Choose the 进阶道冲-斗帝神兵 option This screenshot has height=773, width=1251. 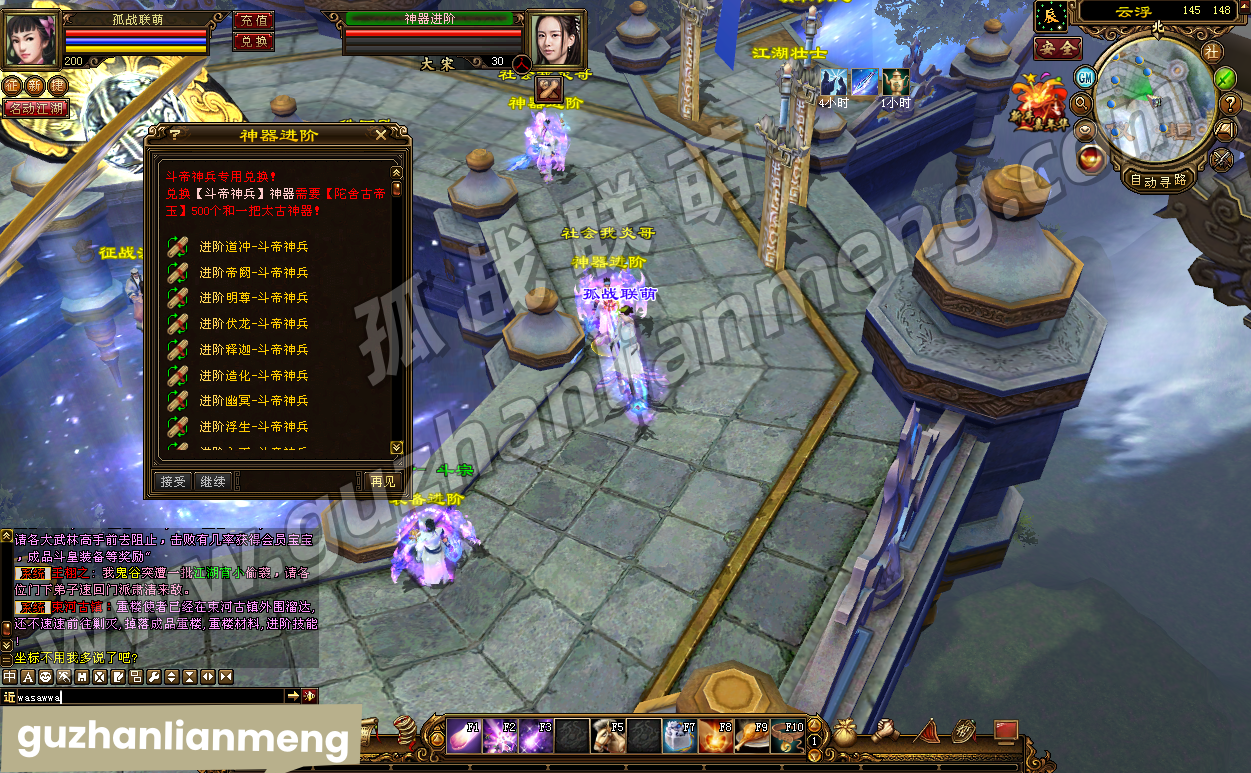(253, 246)
